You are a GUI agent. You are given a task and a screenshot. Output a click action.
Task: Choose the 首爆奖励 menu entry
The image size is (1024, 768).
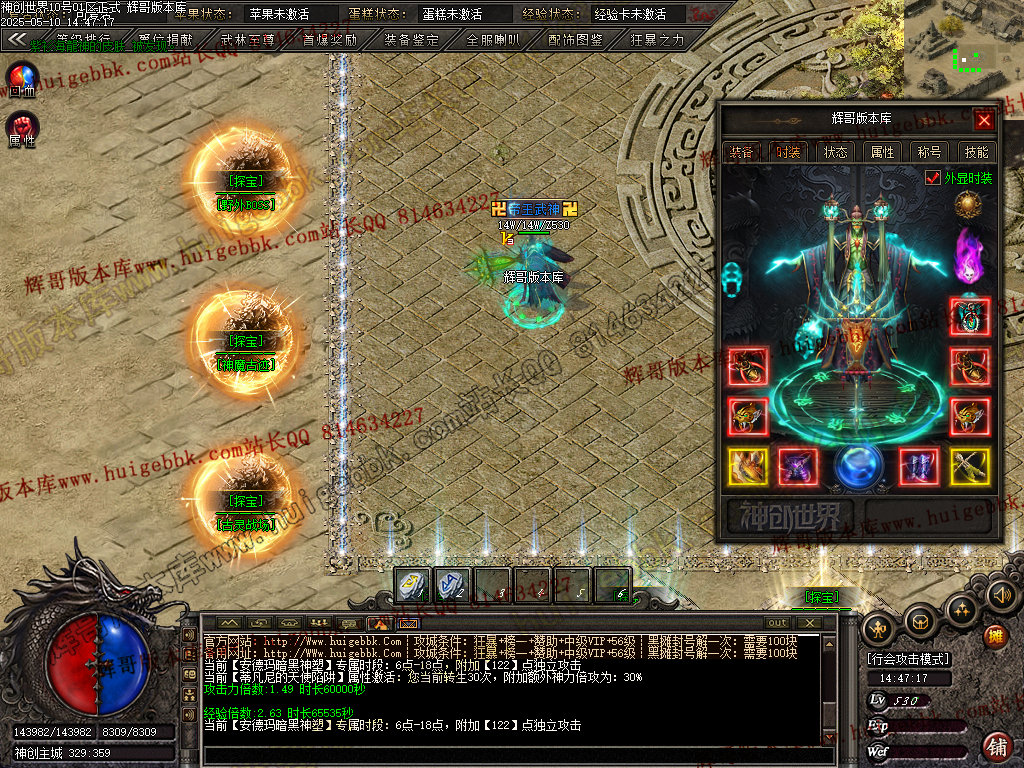point(330,40)
